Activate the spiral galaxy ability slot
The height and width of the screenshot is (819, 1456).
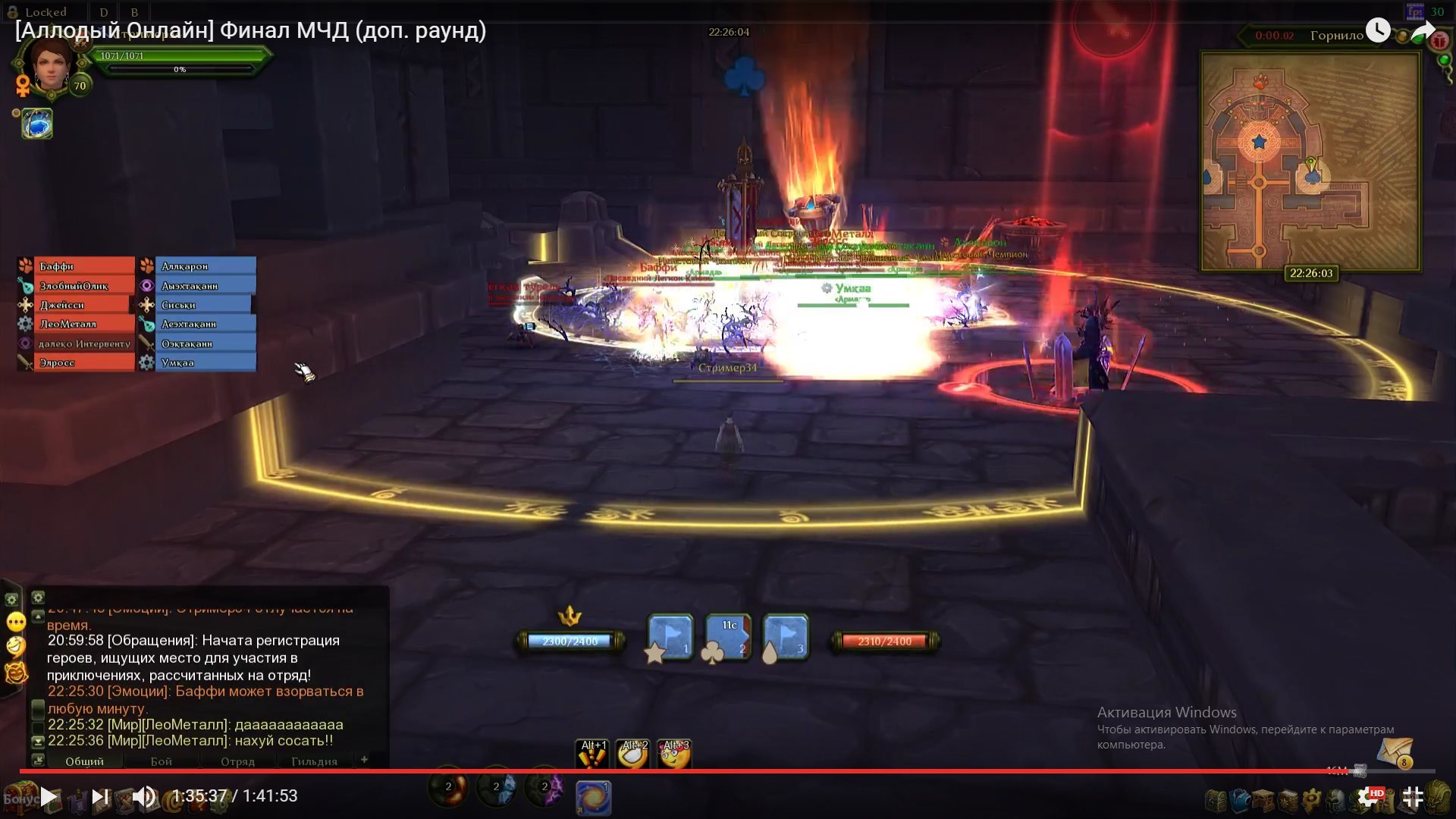pyautogui.click(x=593, y=798)
